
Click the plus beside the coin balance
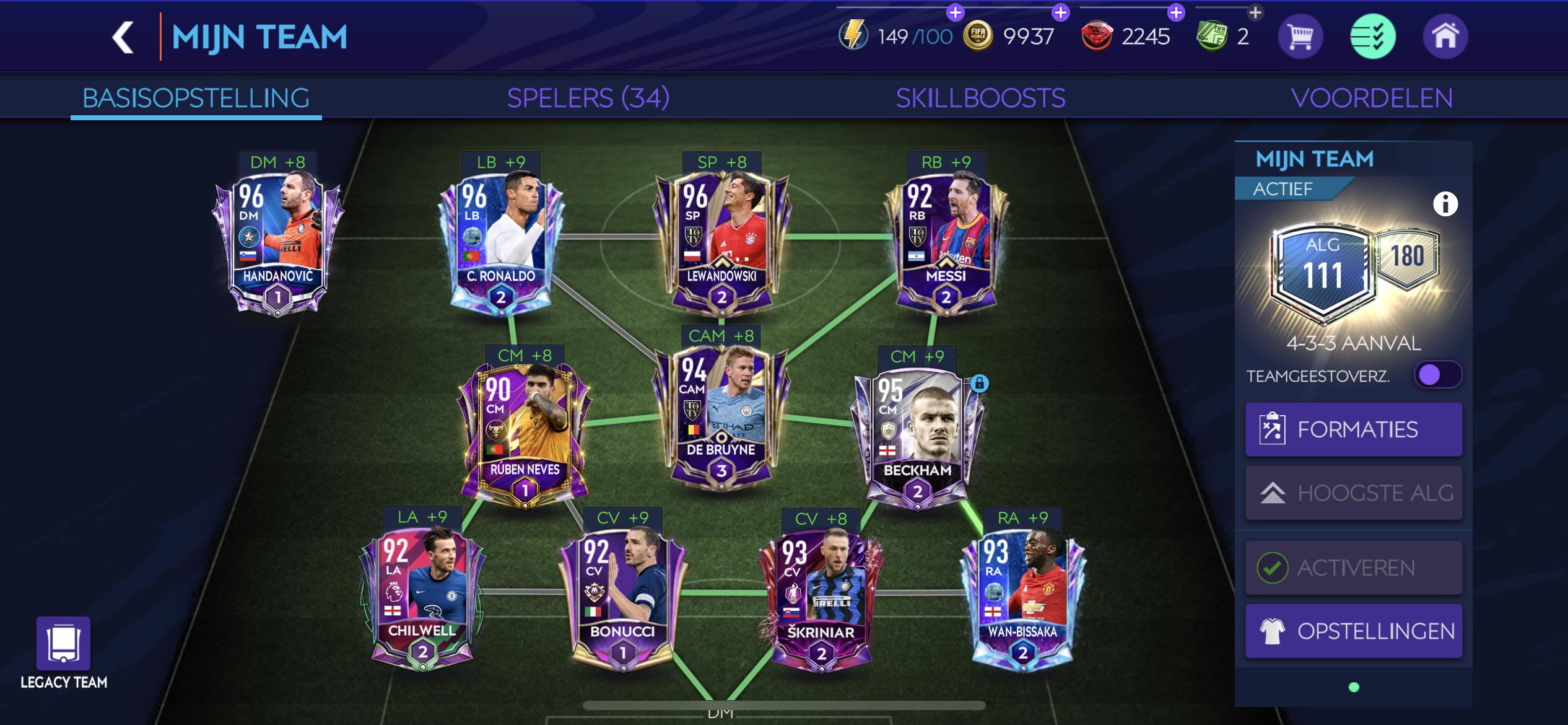1061,11
